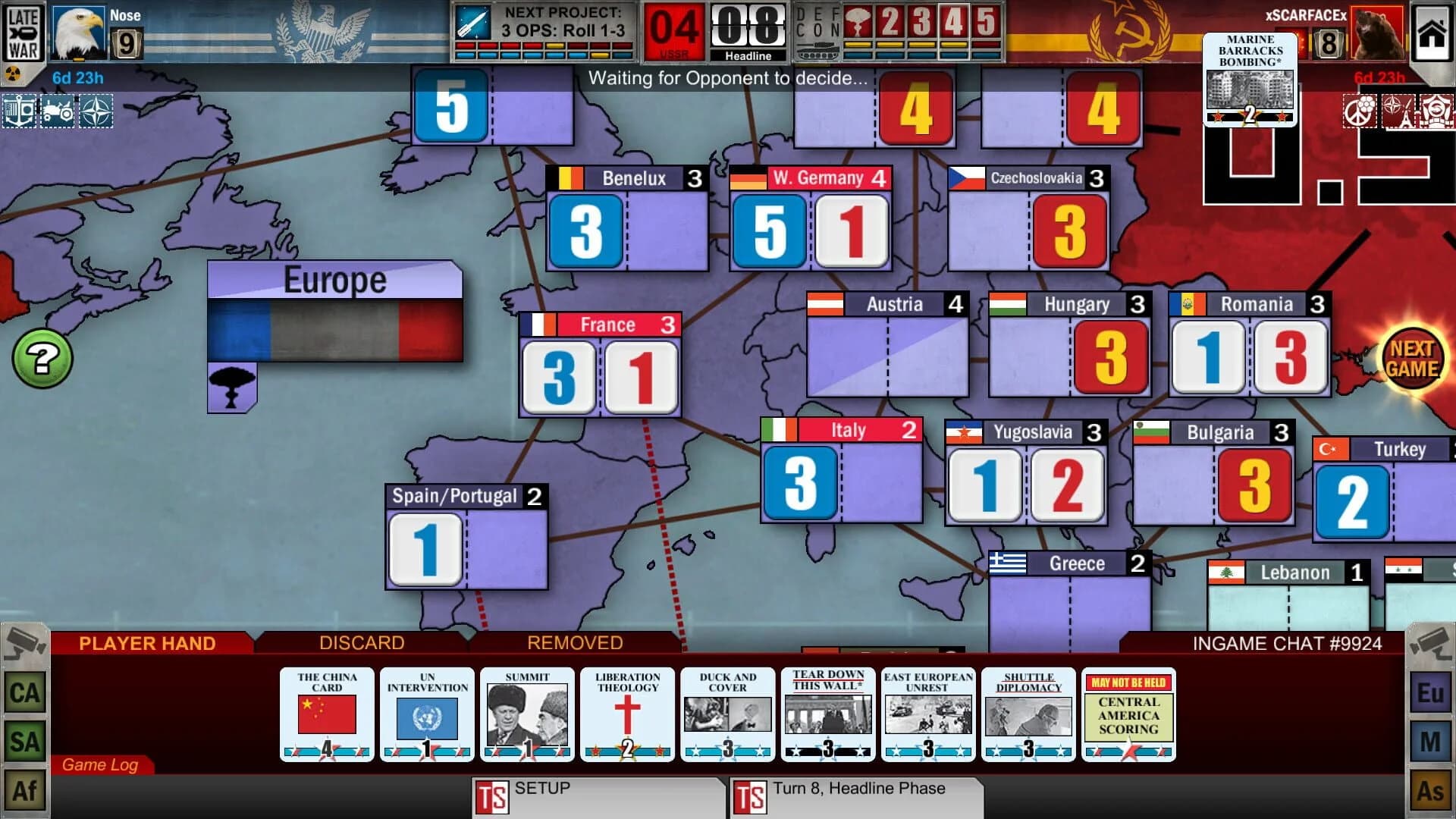Expand the Game Log panel

click(x=101, y=765)
